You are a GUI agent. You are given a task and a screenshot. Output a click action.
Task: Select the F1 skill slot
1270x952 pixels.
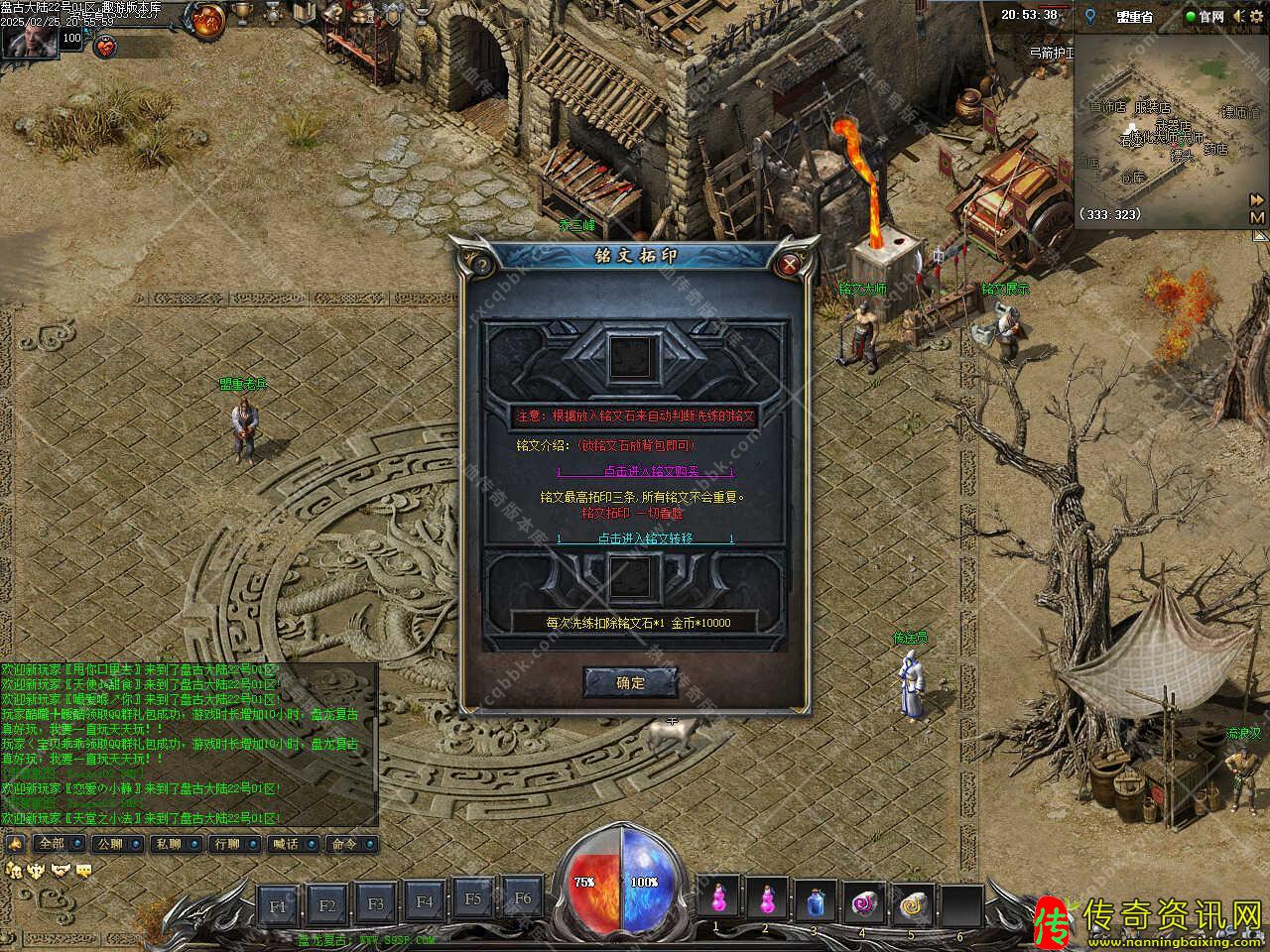[279, 904]
